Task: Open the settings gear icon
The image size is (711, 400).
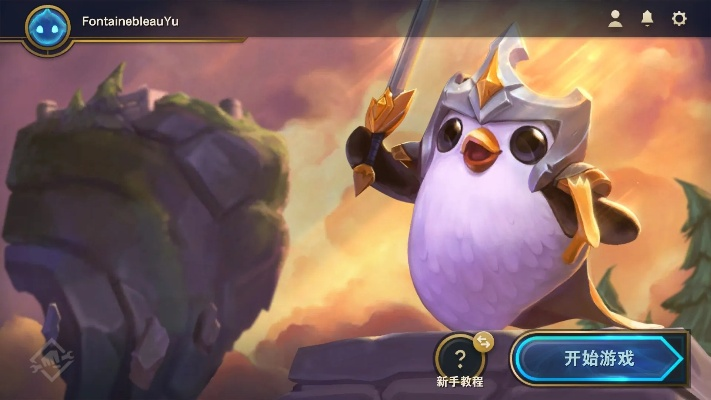Action: pos(679,19)
